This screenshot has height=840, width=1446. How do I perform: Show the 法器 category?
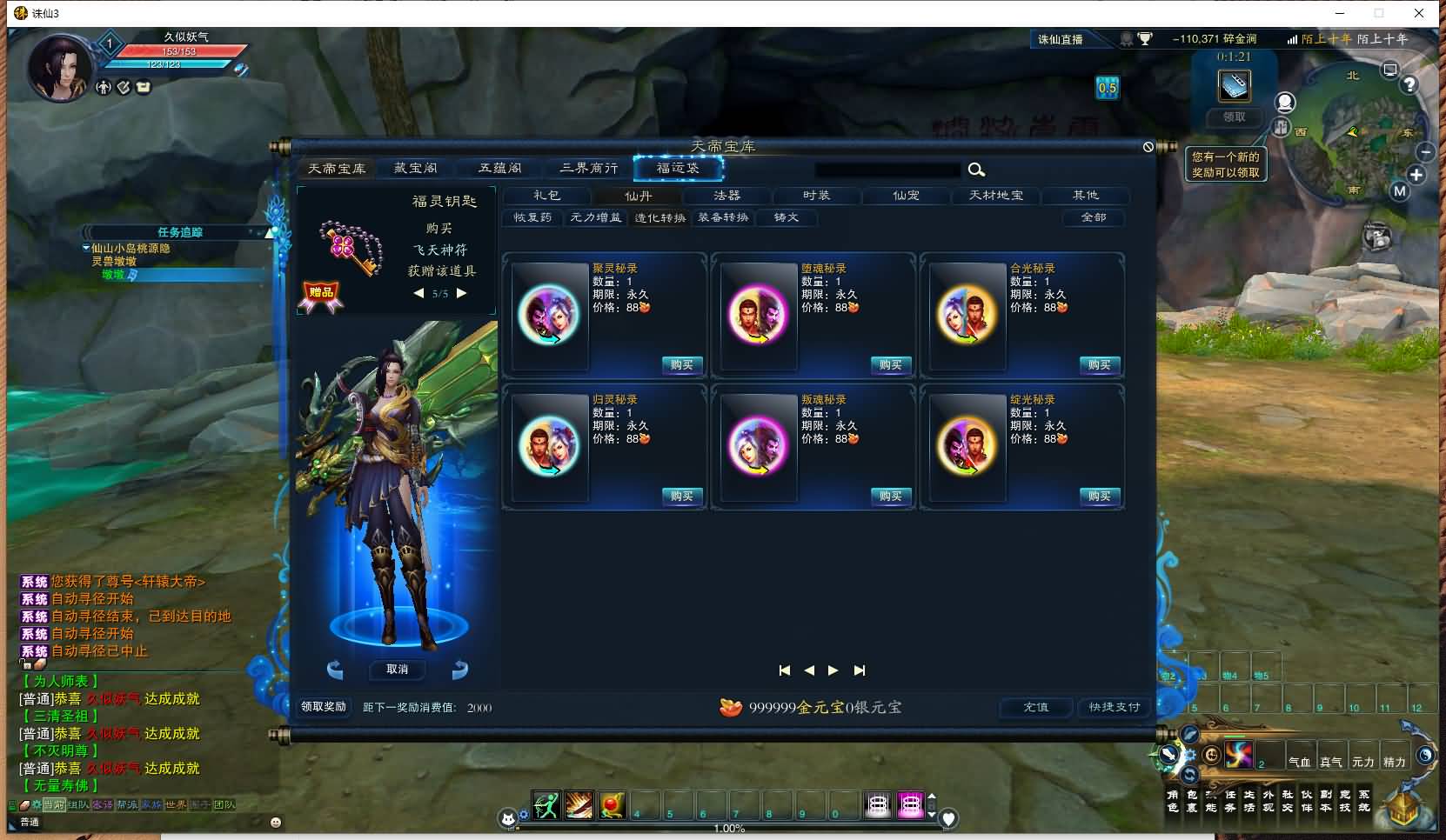pyautogui.click(x=726, y=196)
